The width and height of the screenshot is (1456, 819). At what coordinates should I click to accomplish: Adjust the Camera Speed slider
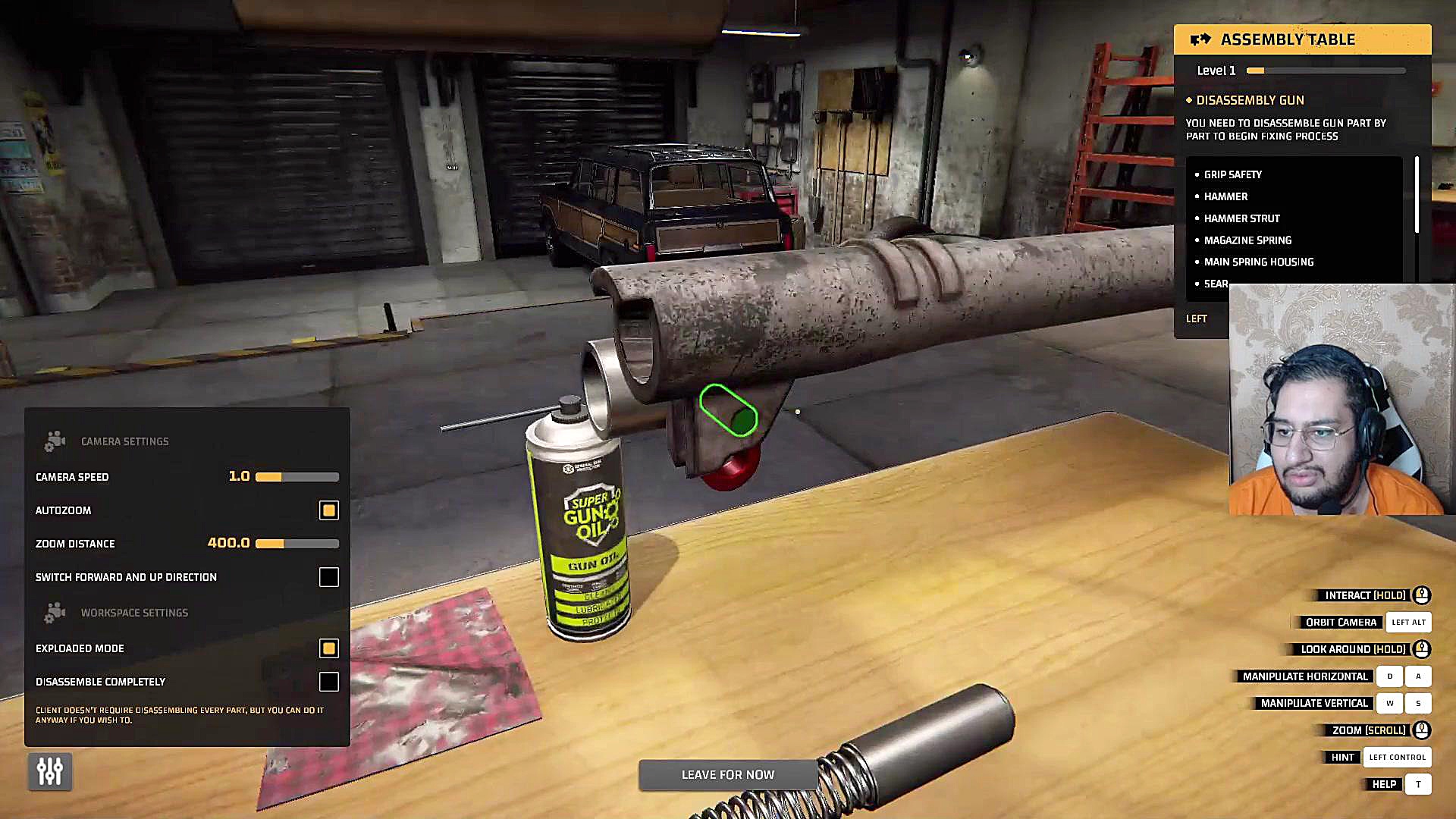297,477
